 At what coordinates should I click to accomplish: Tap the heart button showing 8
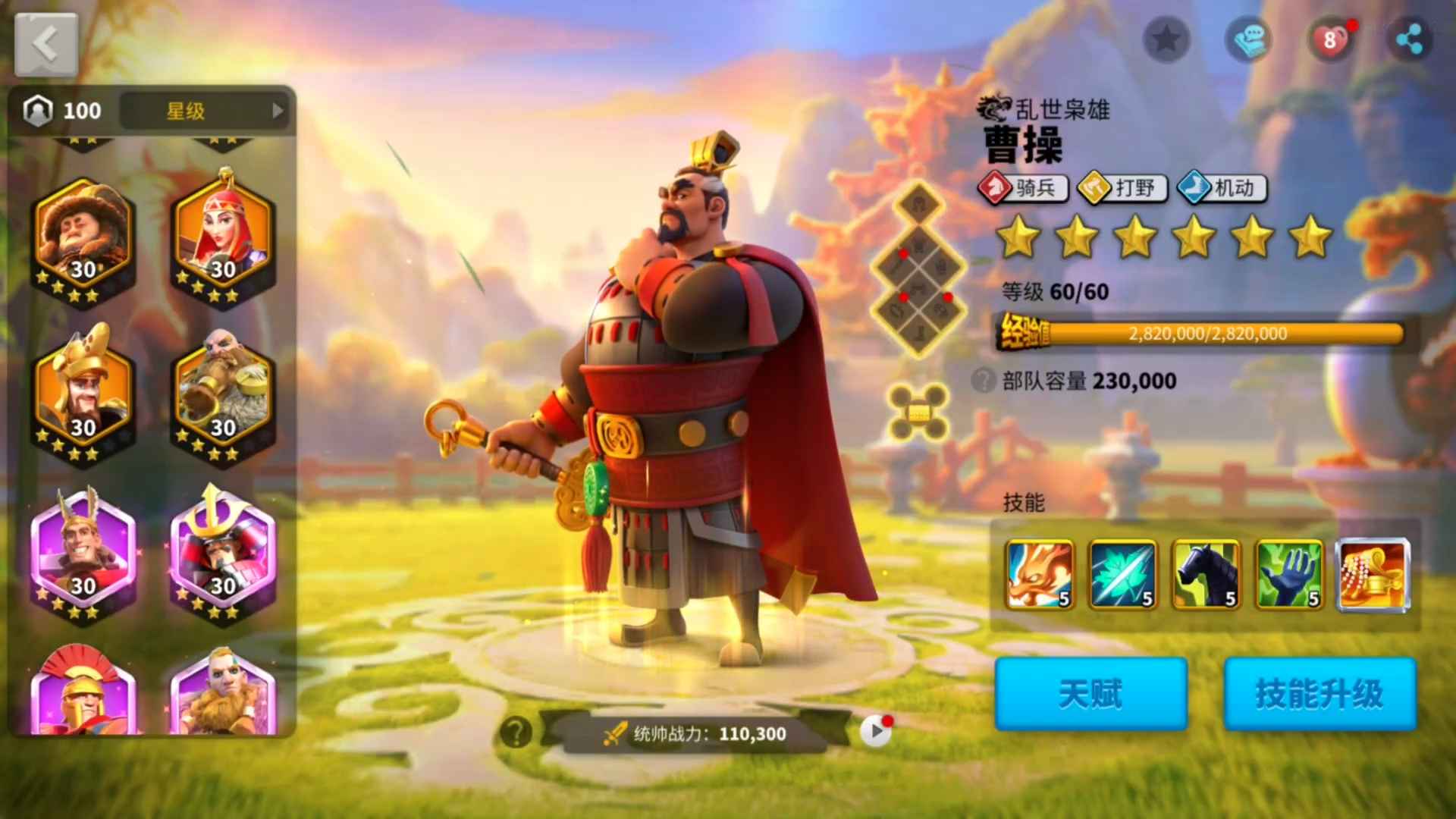1330,39
